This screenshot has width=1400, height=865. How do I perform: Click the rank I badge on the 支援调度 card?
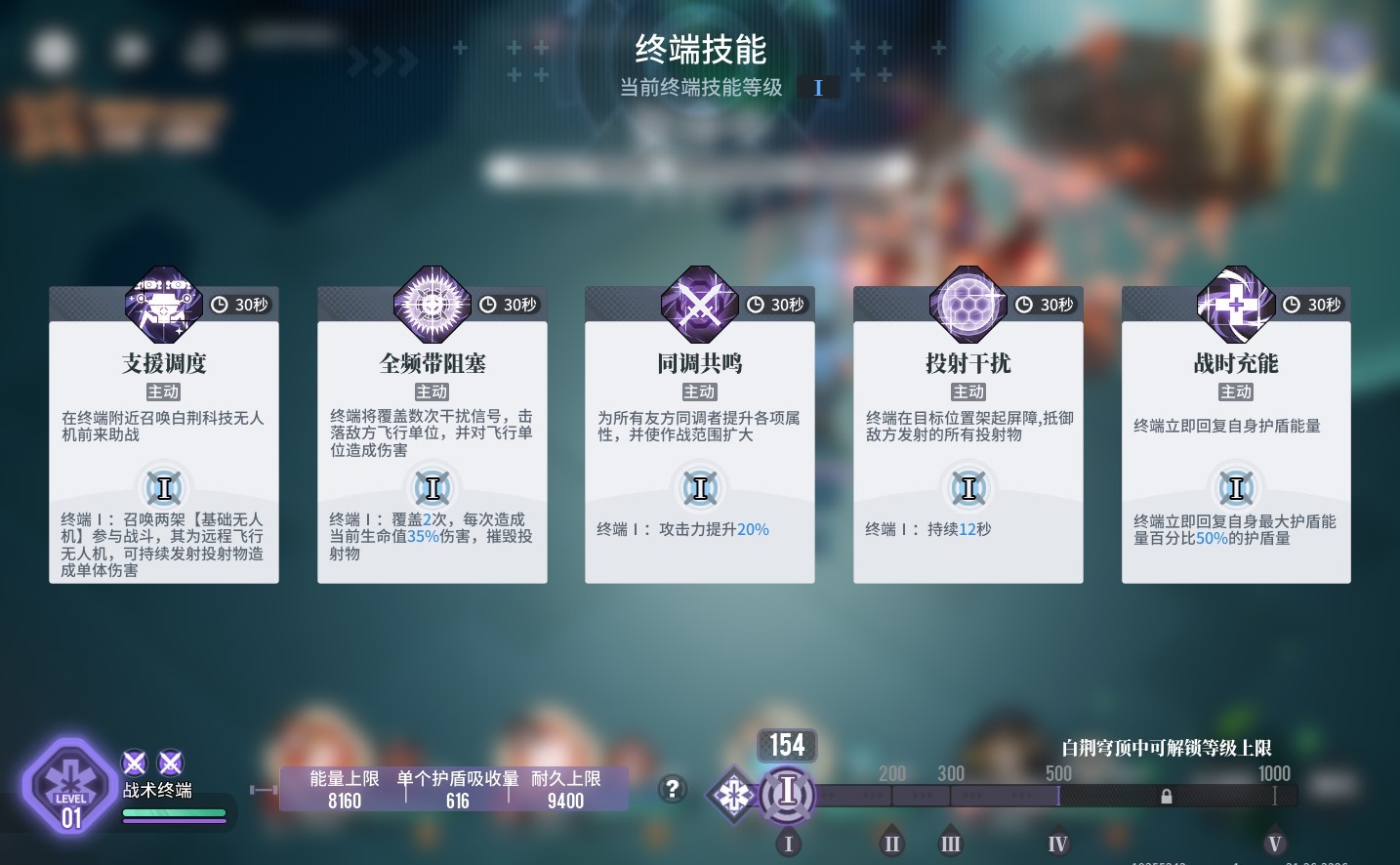pos(163,487)
